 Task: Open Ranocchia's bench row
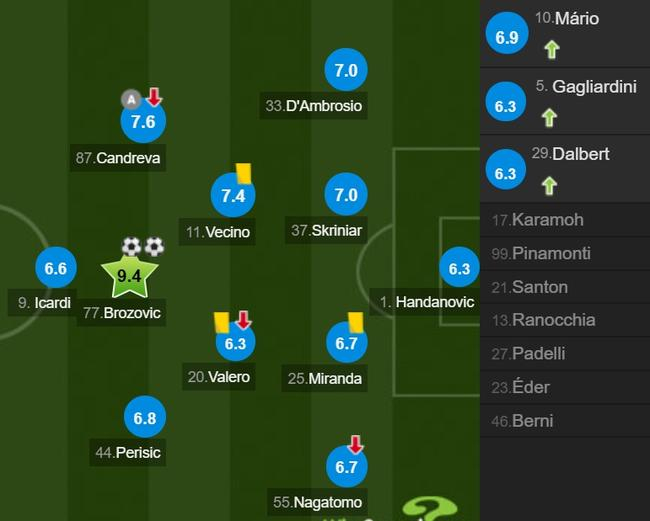[x=565, y=320]
